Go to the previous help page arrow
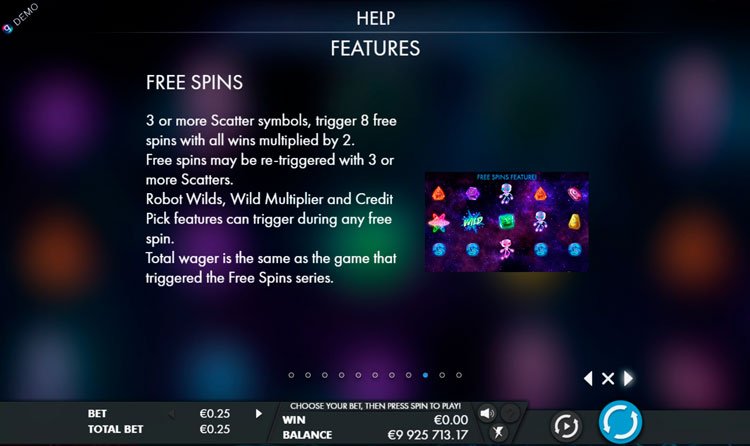 (588, 378)
